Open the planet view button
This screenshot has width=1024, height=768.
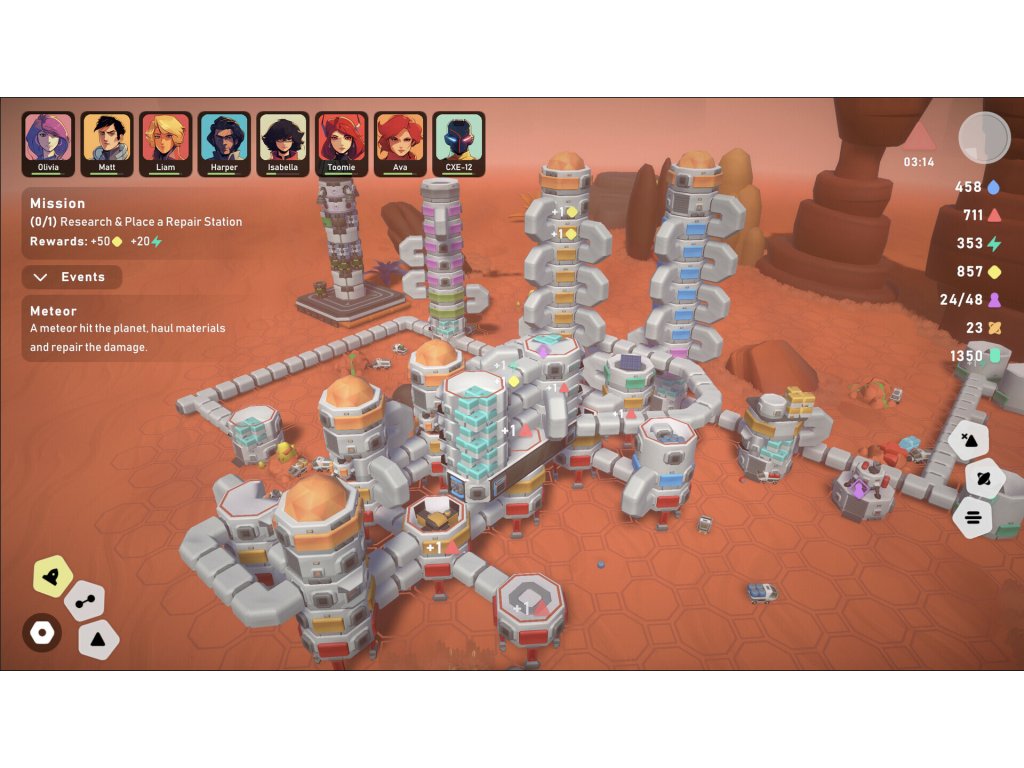pos(982,480)
